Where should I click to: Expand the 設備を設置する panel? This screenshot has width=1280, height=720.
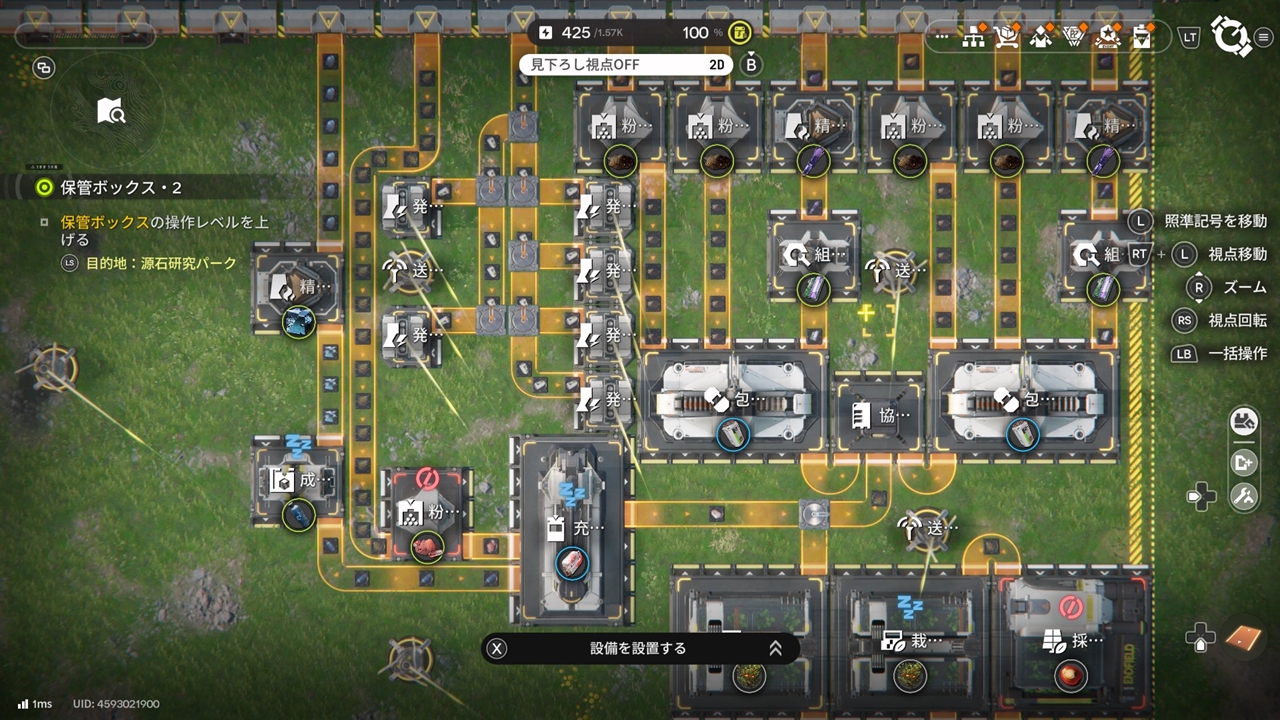click(774, 648)
